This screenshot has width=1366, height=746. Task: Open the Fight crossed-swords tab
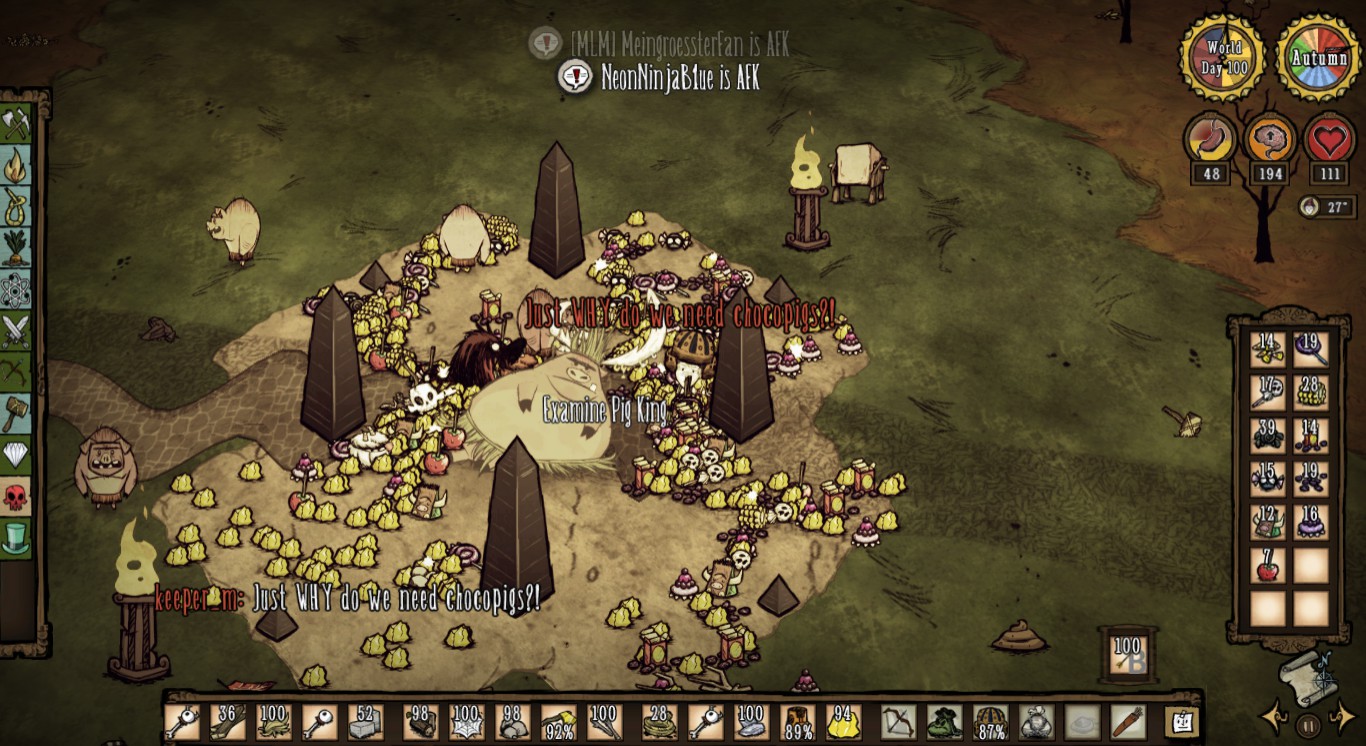[x=17, y=331]
